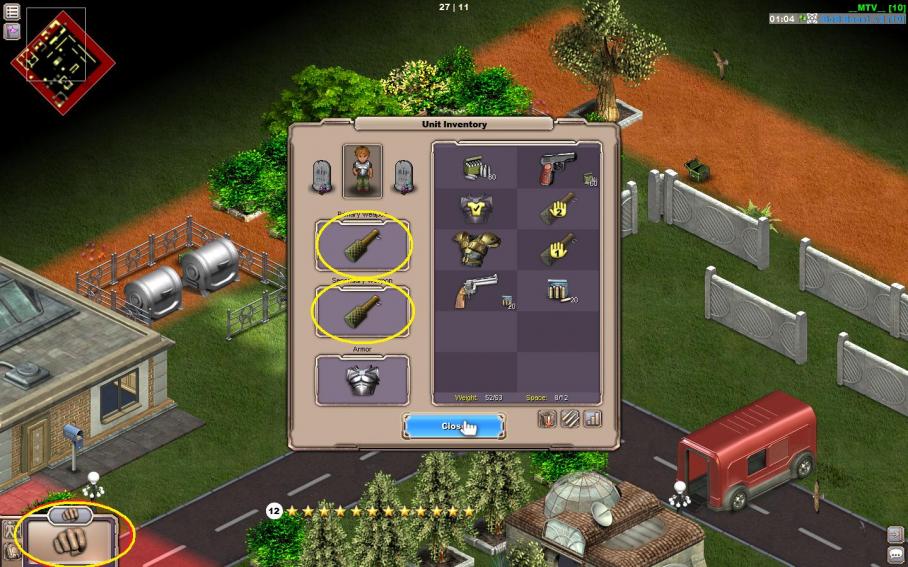Click the unit portrait in inventory
The height and width of the screenshot is (567, 908).
(x=362, y=170)
